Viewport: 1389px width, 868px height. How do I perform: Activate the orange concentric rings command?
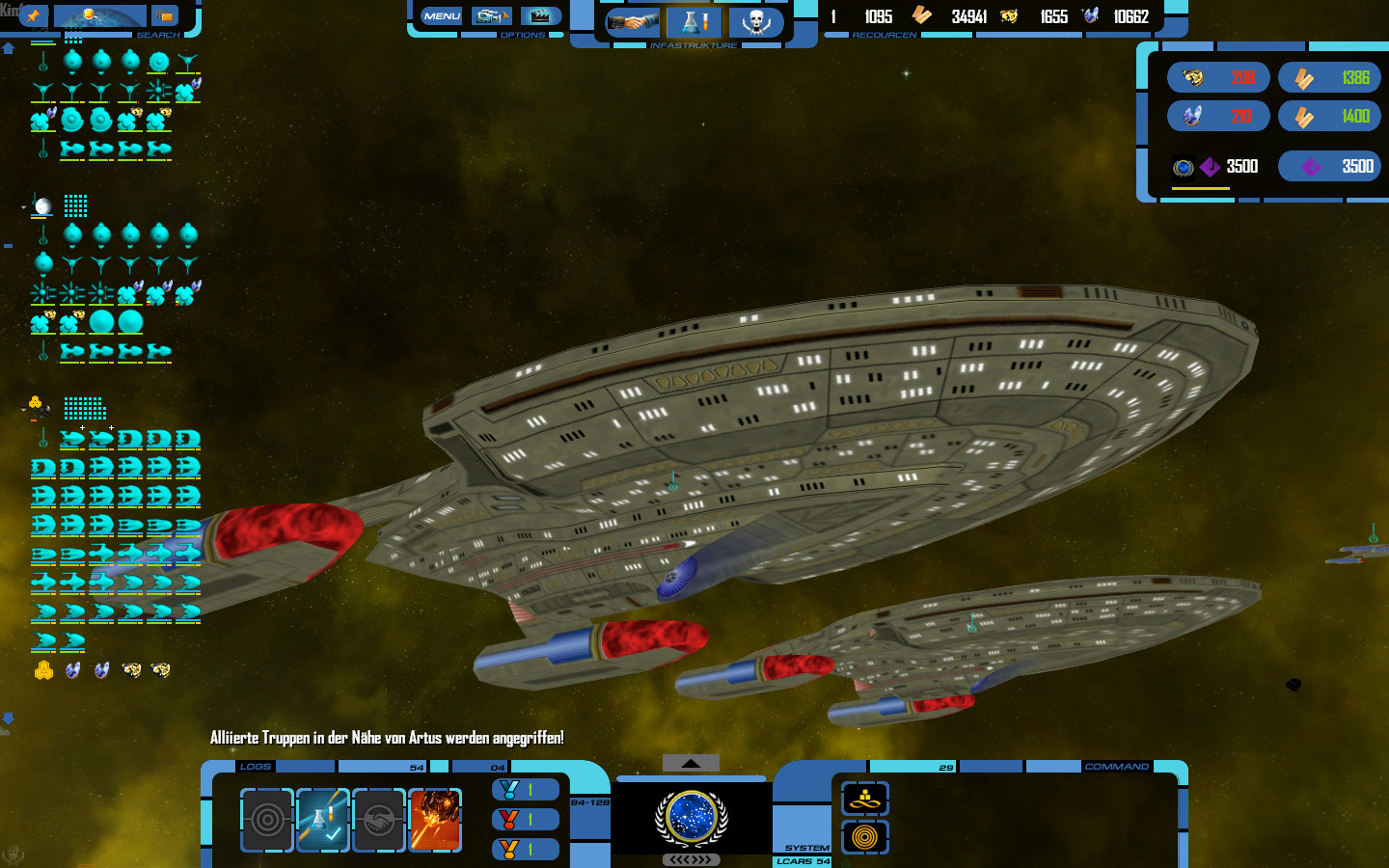865,837
